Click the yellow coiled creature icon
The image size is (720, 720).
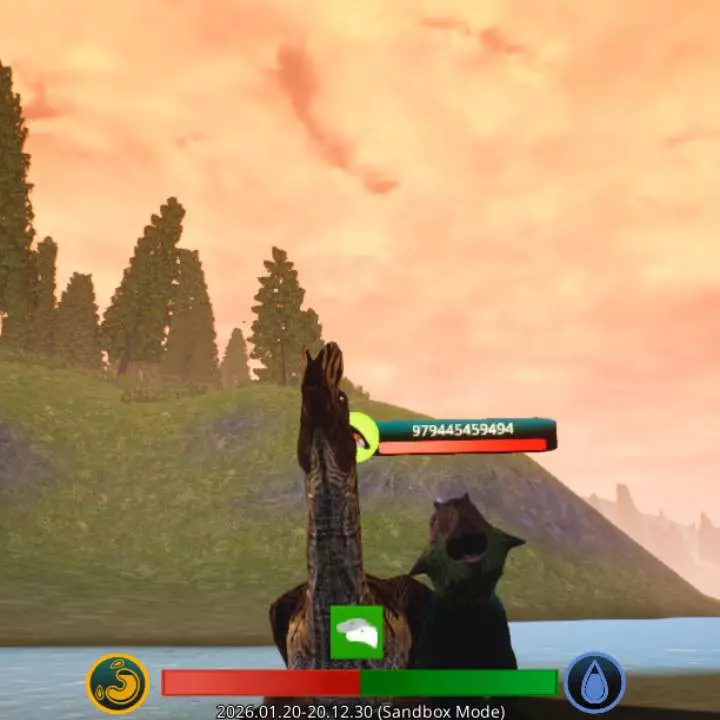tap(117, 683)
